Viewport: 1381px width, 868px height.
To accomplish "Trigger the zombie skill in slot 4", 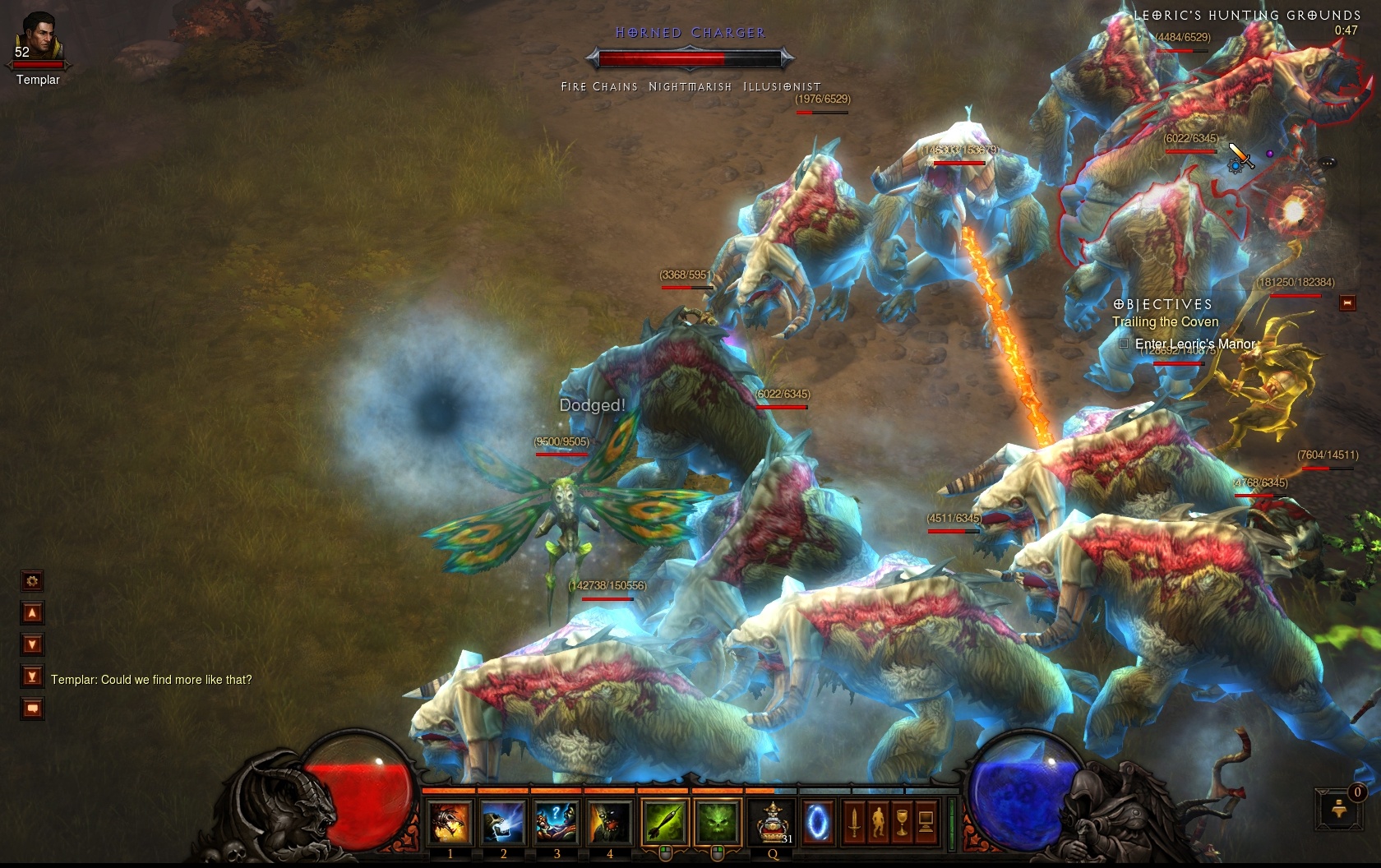I will pos(609,822).
